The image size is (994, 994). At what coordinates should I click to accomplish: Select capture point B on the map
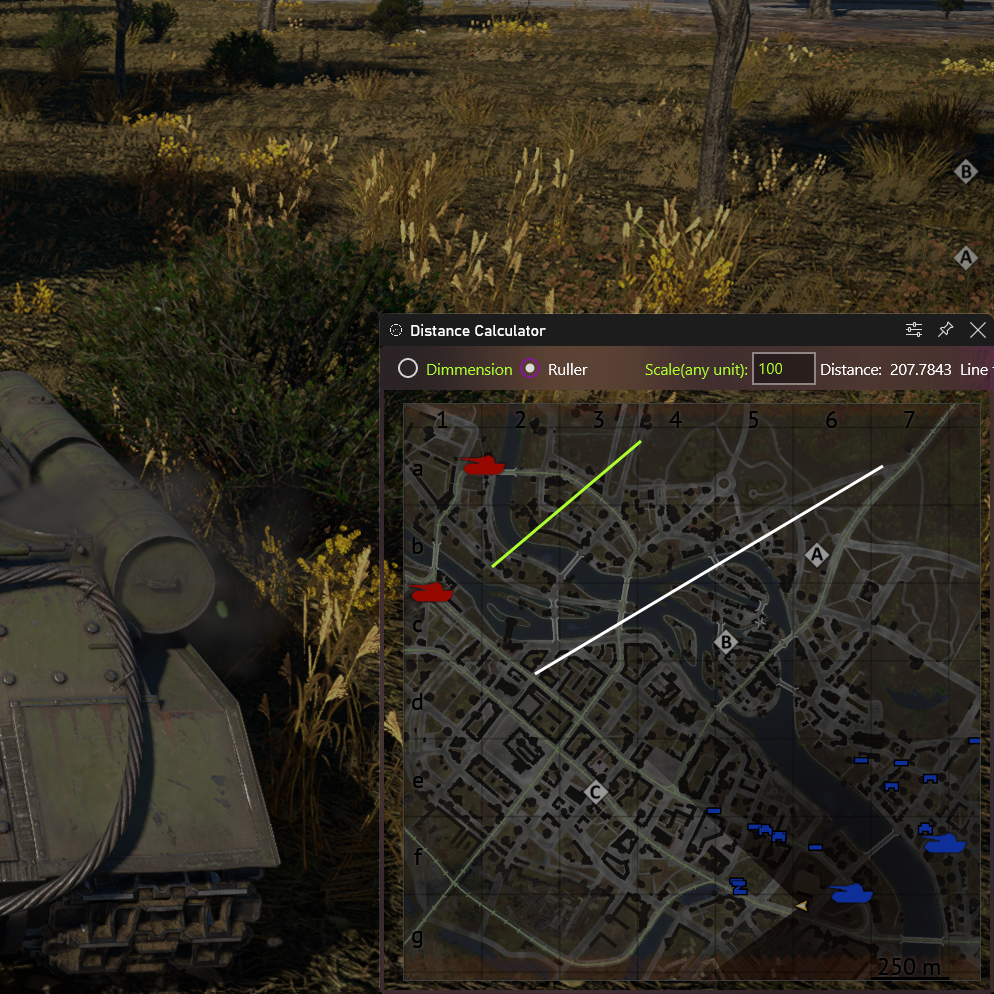coord(728,642)
